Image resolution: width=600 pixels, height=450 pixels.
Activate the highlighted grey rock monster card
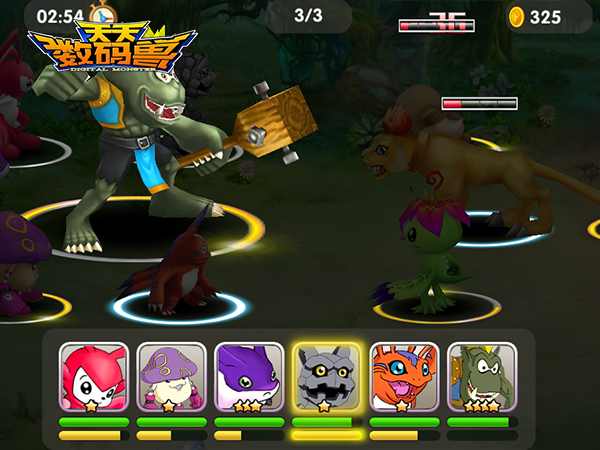pyautogui.click(x=327, y=378)
